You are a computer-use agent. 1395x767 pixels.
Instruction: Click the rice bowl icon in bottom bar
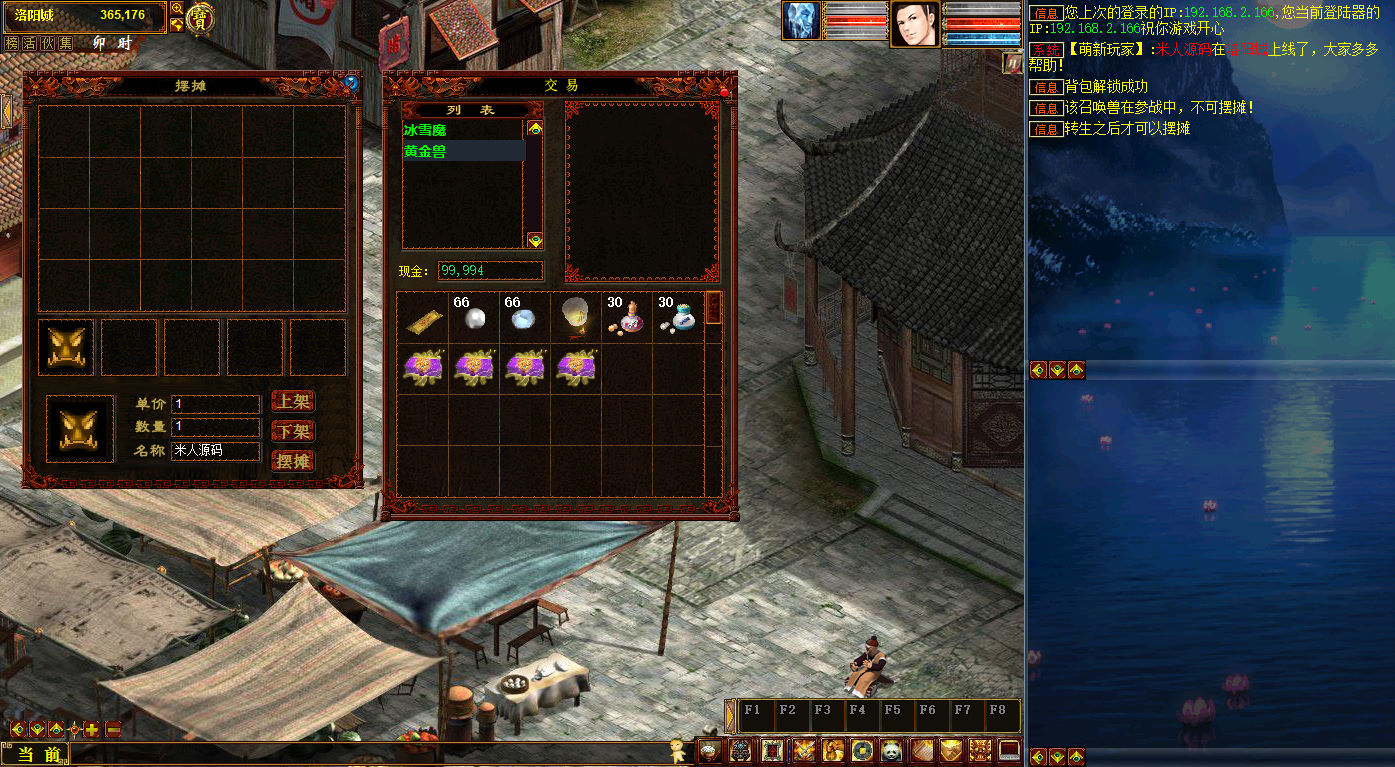point(709,750)
